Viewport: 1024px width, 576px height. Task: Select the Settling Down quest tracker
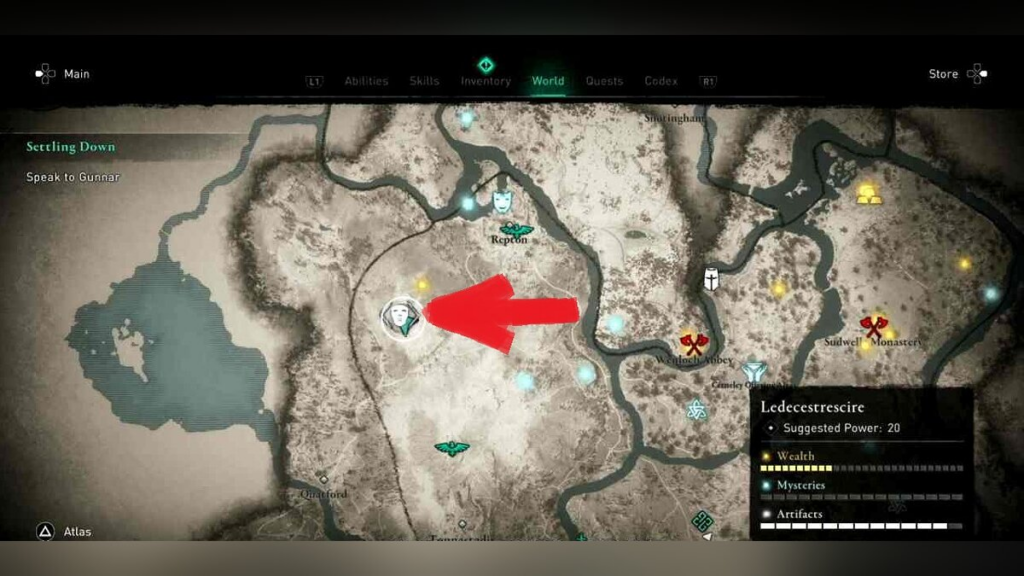(x=71, y=147)
